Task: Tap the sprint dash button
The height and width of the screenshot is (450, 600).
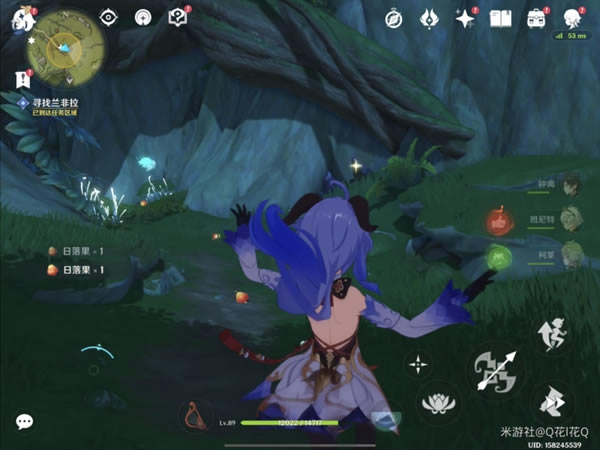Action: pos(550,402)
